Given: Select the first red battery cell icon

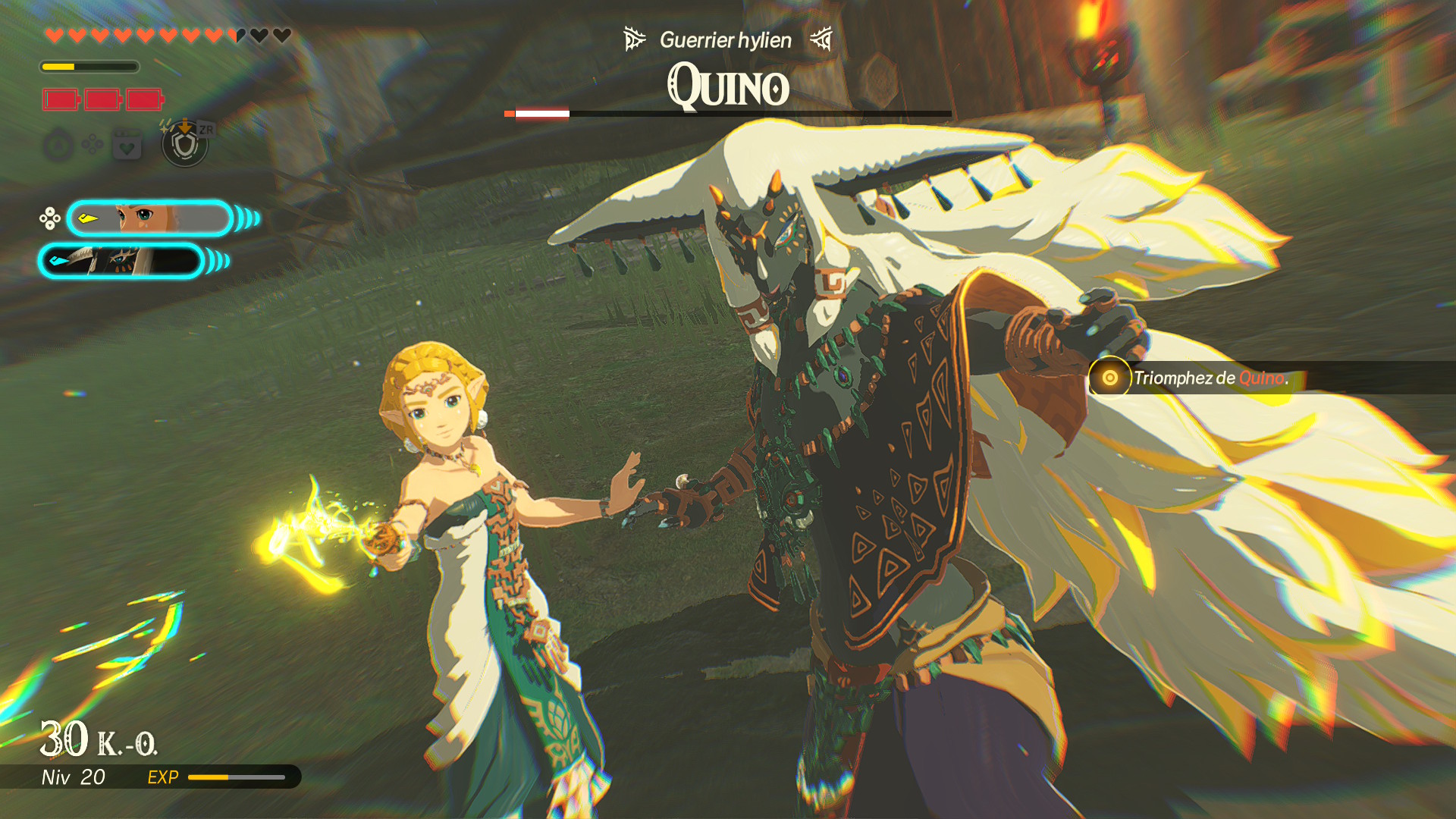Looking at the screenshot, I should tap(61, 99).
